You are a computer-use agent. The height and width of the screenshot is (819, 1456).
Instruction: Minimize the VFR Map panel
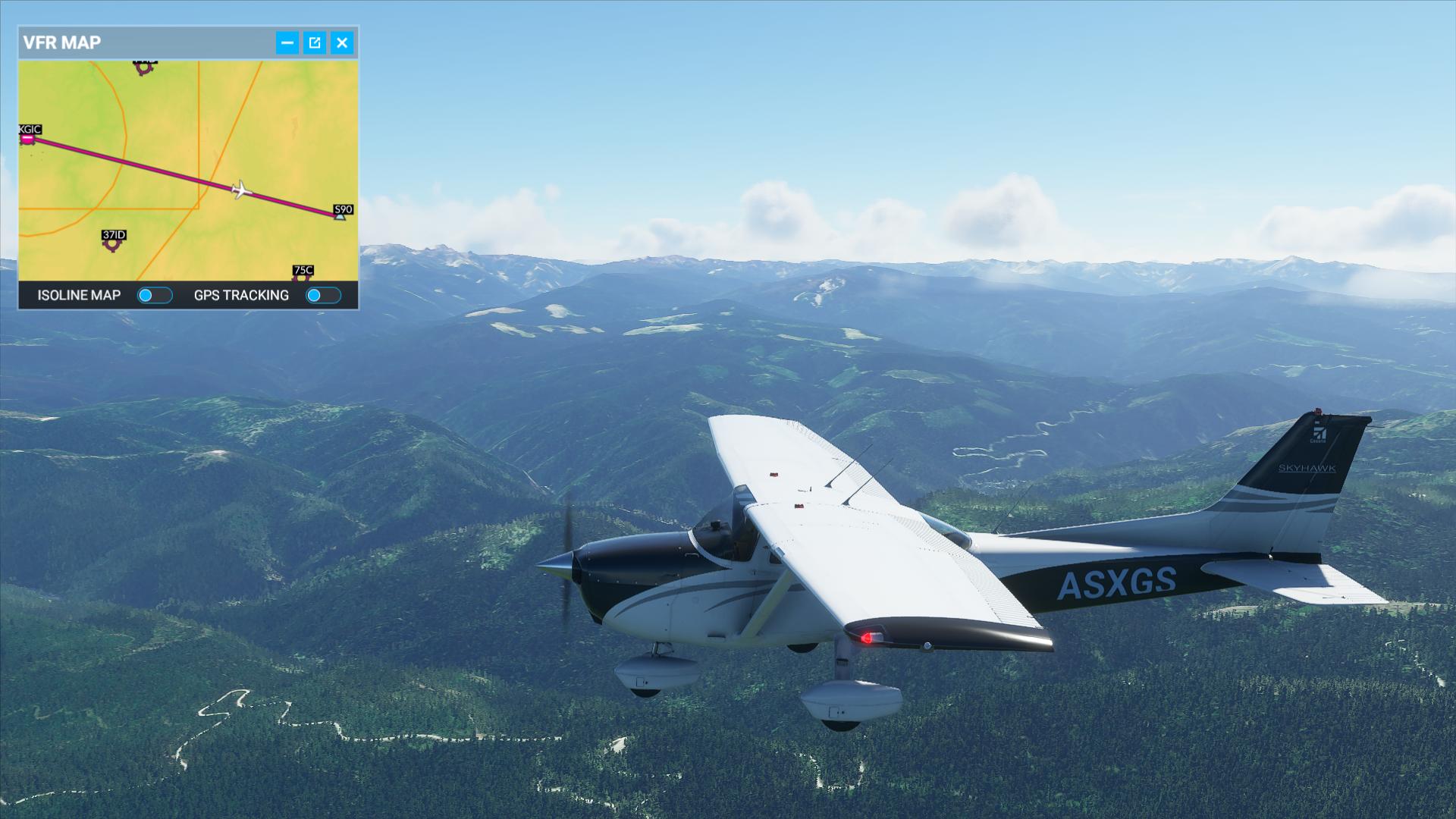(287, 42)
